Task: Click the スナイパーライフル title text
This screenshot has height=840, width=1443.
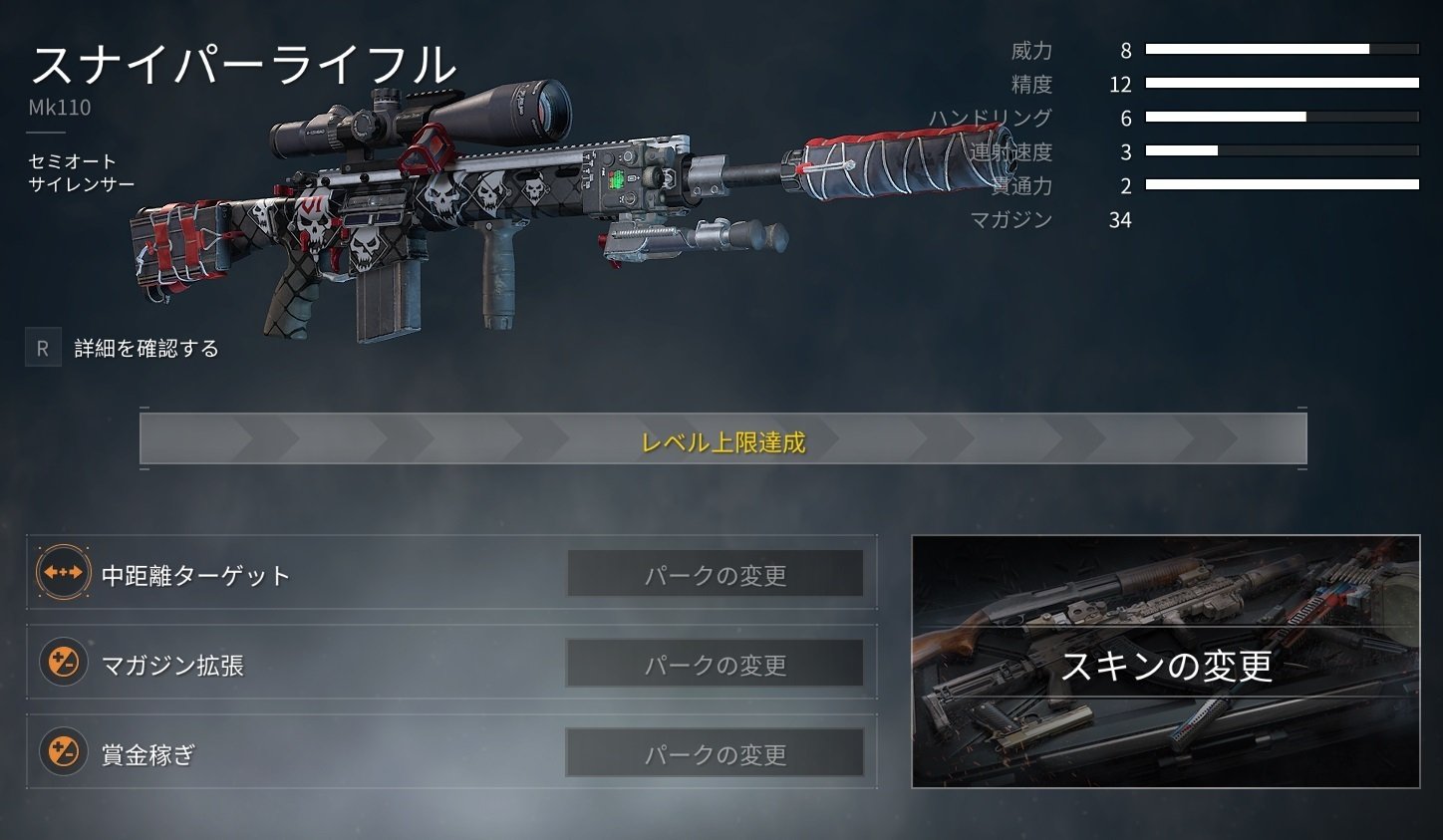Action: pyautogui.click(x=244, y=65)
